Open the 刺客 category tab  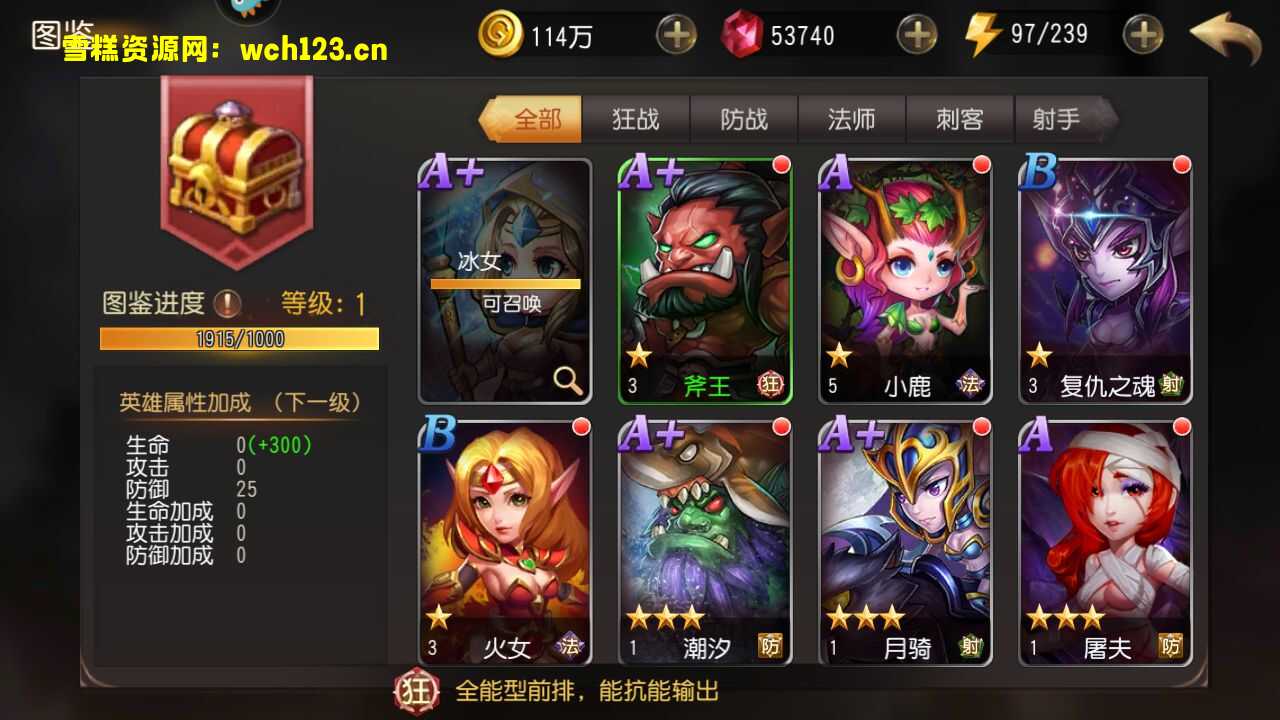click(x=960, y=118)
